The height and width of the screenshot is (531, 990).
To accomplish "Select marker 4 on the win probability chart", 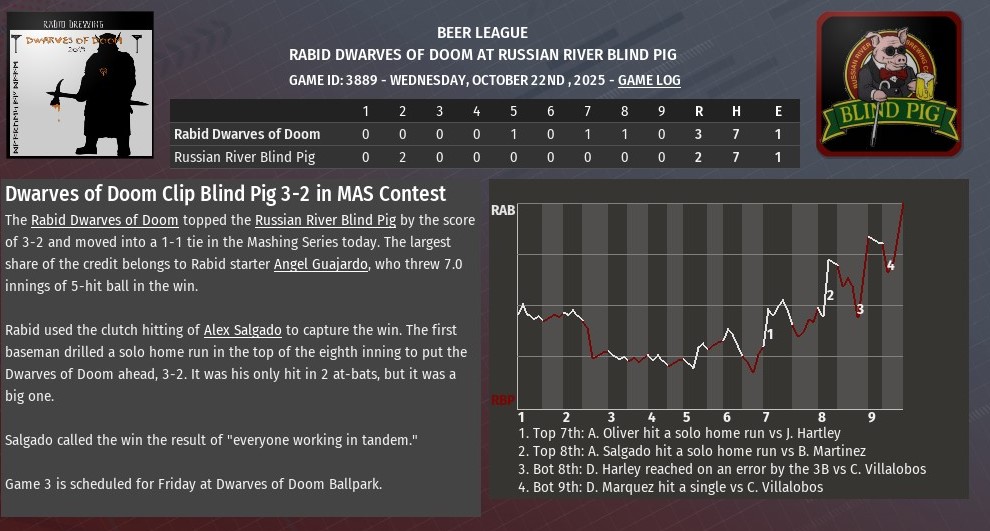I will [x=890, y=265].
